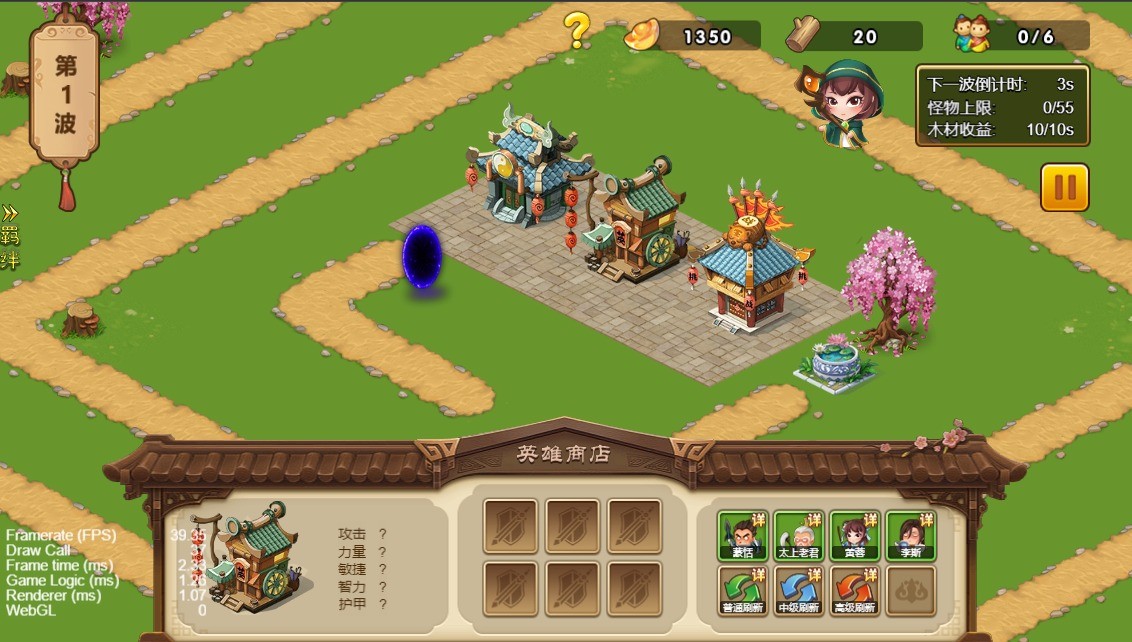Click the green 普通刷新 refresh button
The width and height of the screenshot is (1132, 642).
pyautogui.click(x=742, y=591)
